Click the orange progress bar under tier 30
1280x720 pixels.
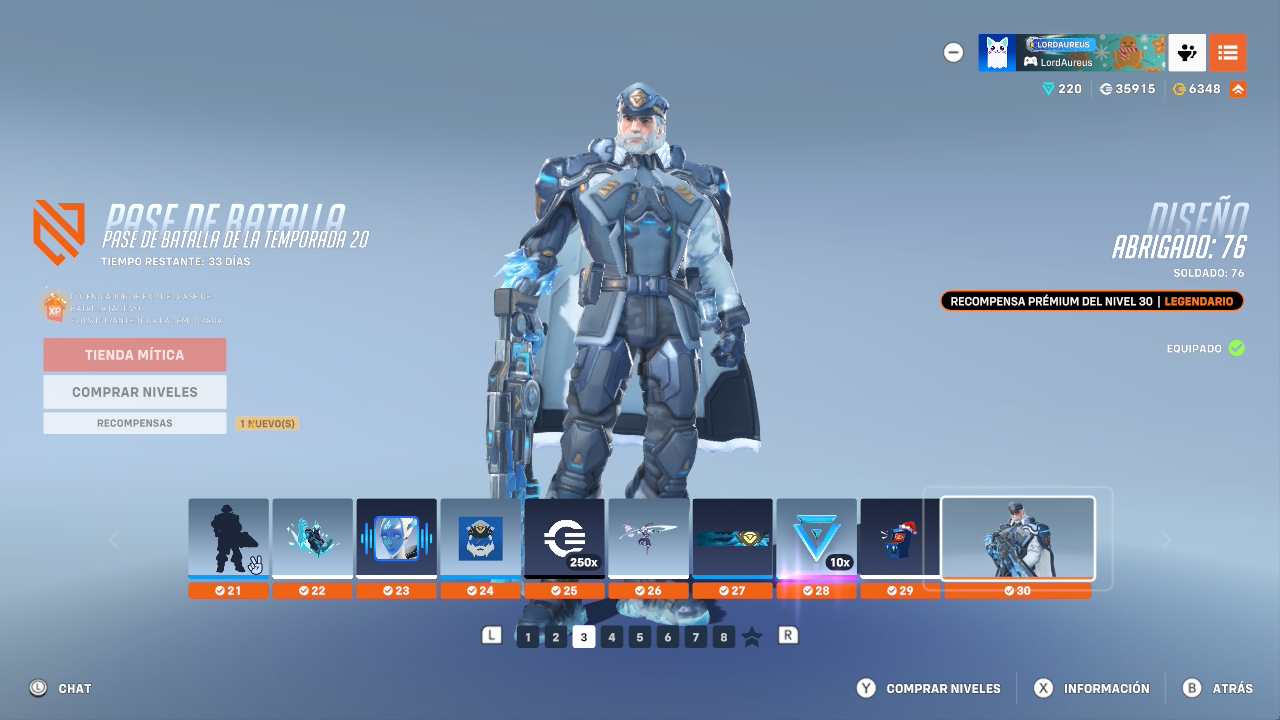1017,591
